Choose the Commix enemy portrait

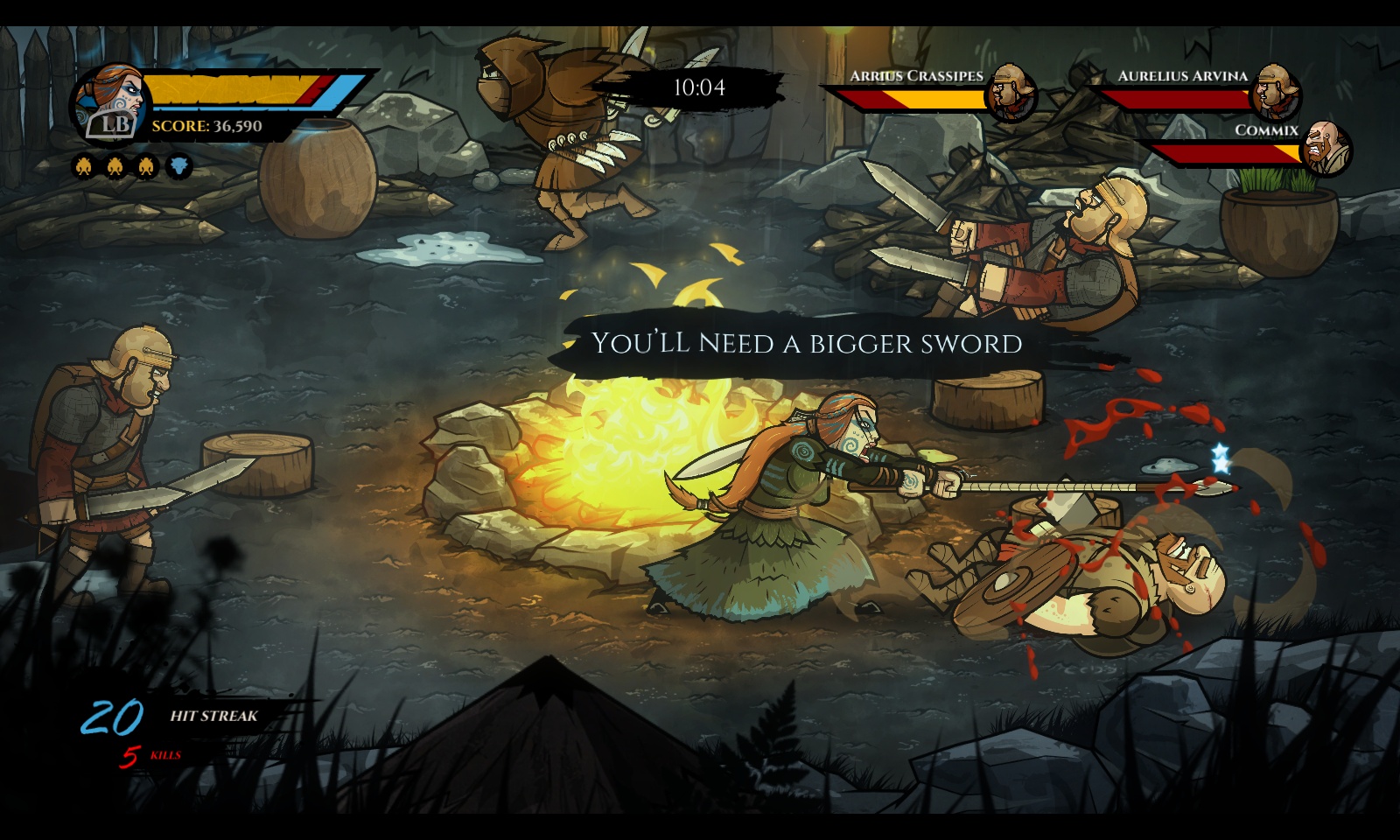coord(1326,147)
